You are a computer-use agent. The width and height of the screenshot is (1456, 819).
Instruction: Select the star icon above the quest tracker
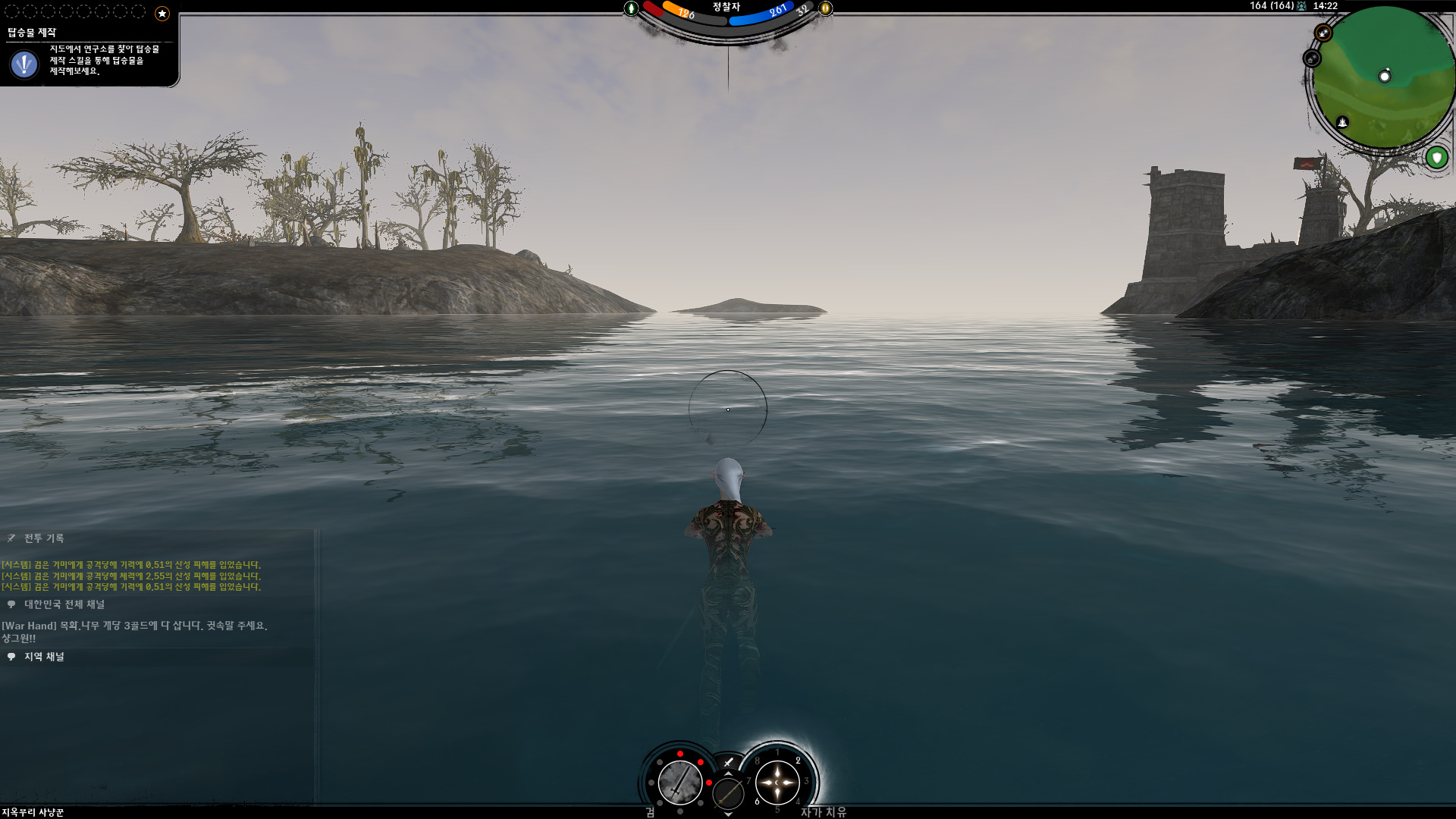162,13
